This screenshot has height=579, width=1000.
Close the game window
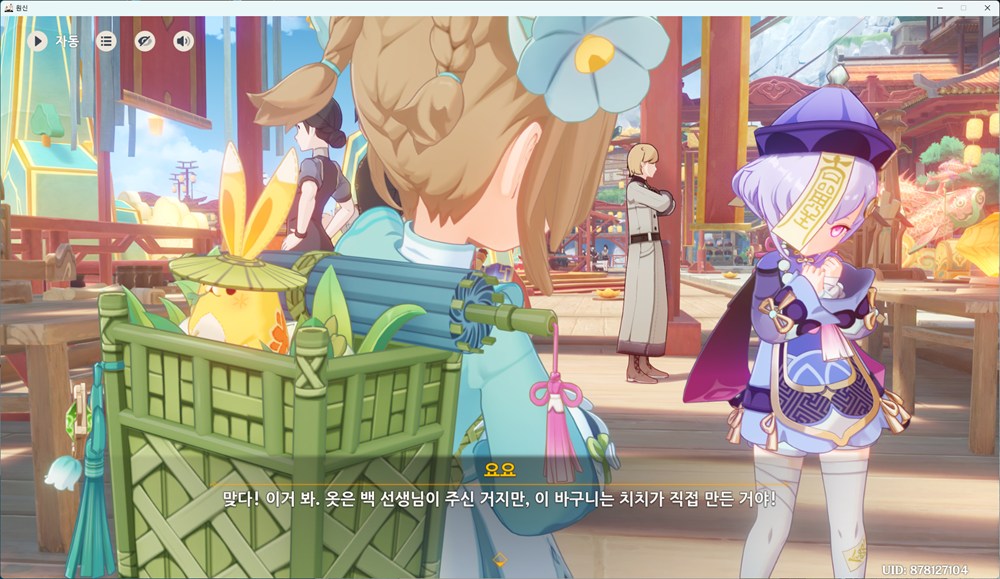point(986,7)
